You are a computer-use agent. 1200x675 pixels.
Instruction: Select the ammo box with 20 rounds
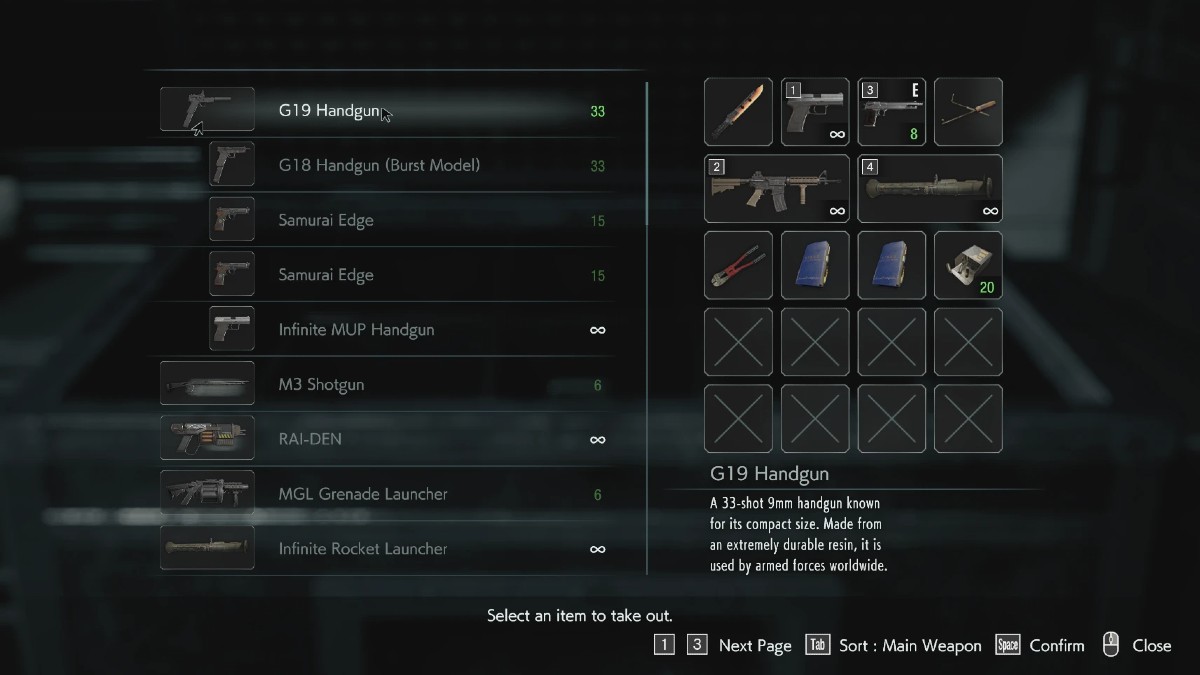pyautogui.click(x=968, y=265)
